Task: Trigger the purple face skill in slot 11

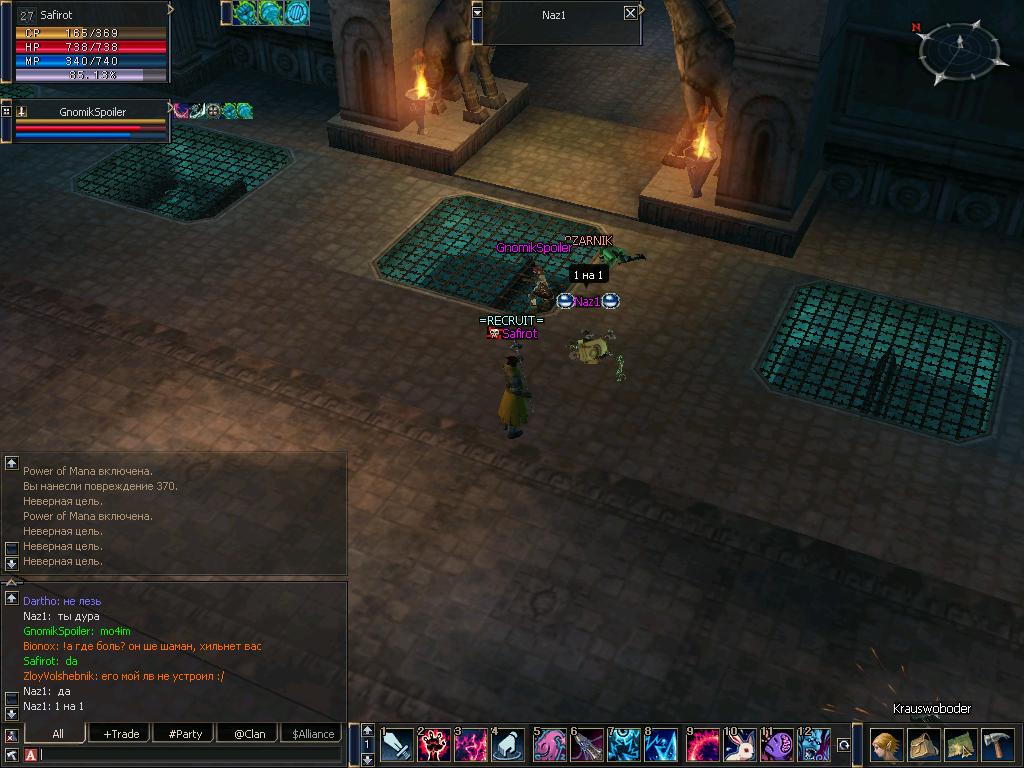Action: pyautogui.click(x=777, y=745)
